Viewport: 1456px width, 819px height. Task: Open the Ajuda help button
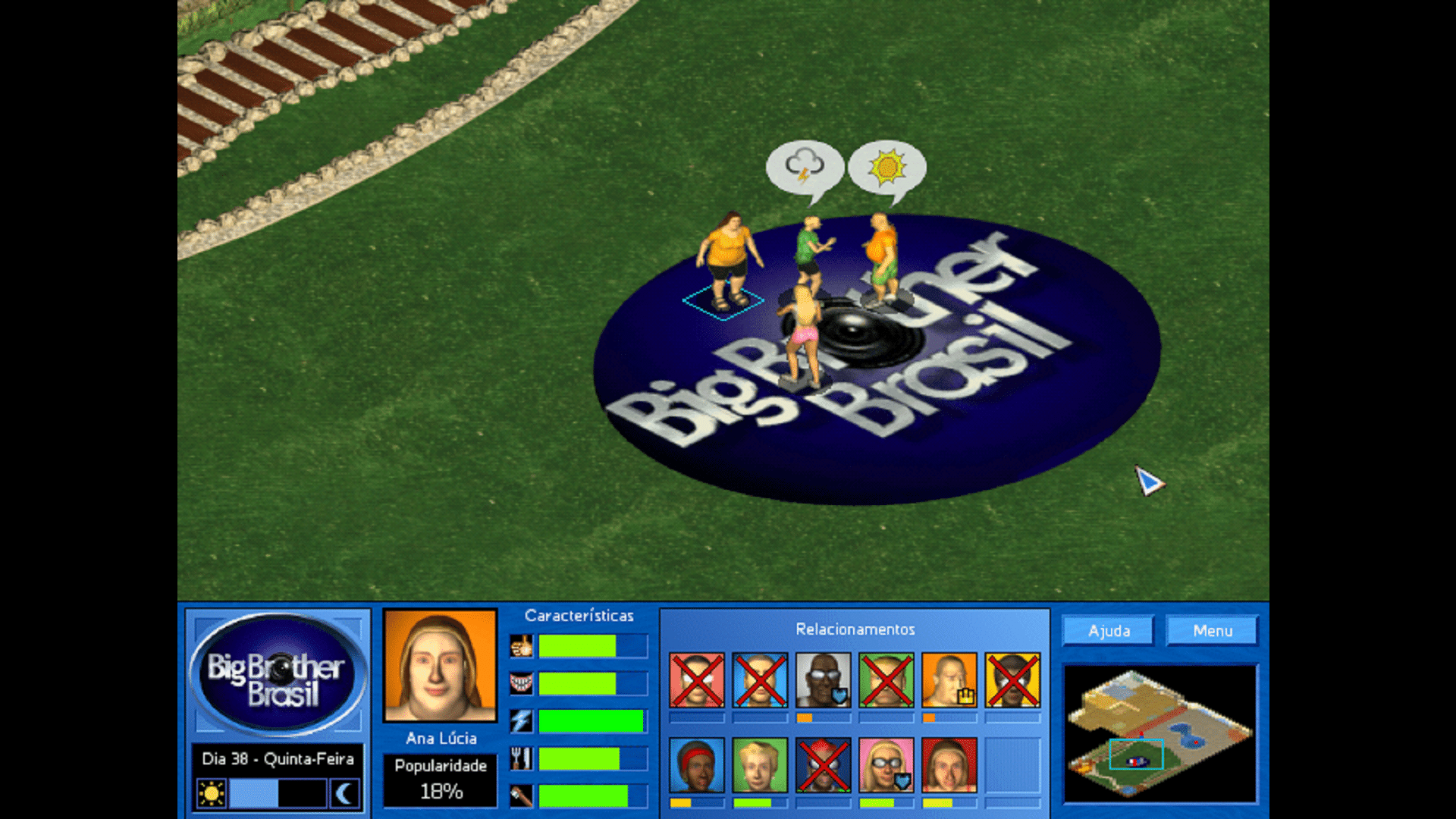click(1109, 631)
